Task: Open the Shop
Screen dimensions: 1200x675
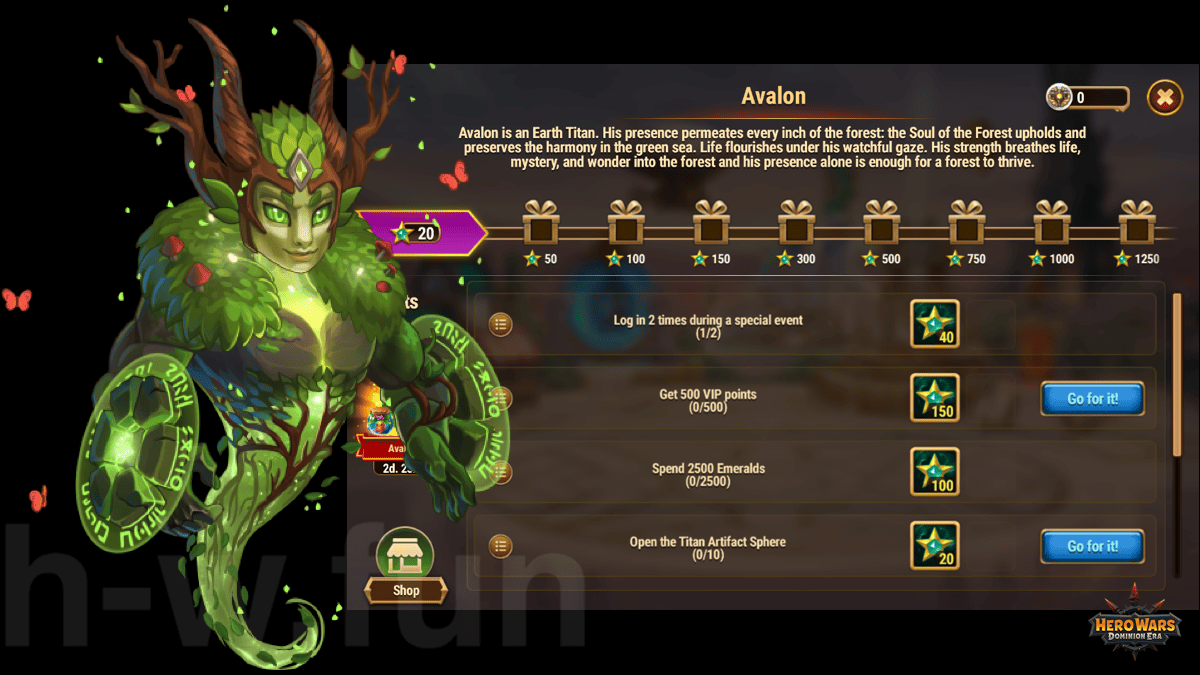Action: 405,566
